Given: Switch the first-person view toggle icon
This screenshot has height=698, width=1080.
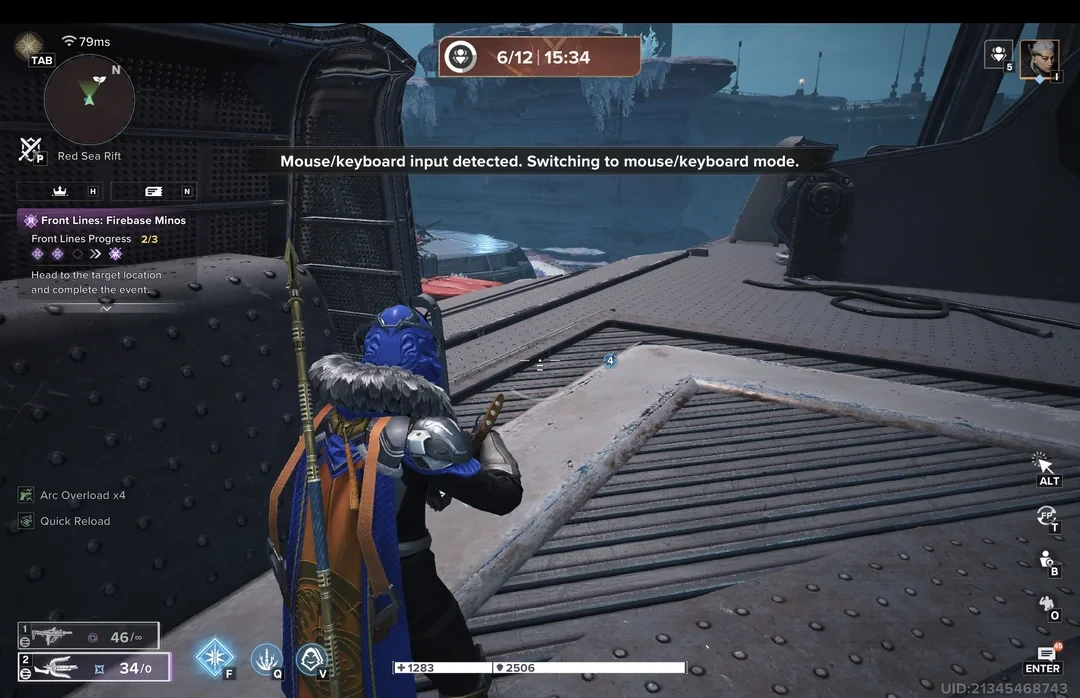Looking at the screenshot, I should pos(1047,516).
